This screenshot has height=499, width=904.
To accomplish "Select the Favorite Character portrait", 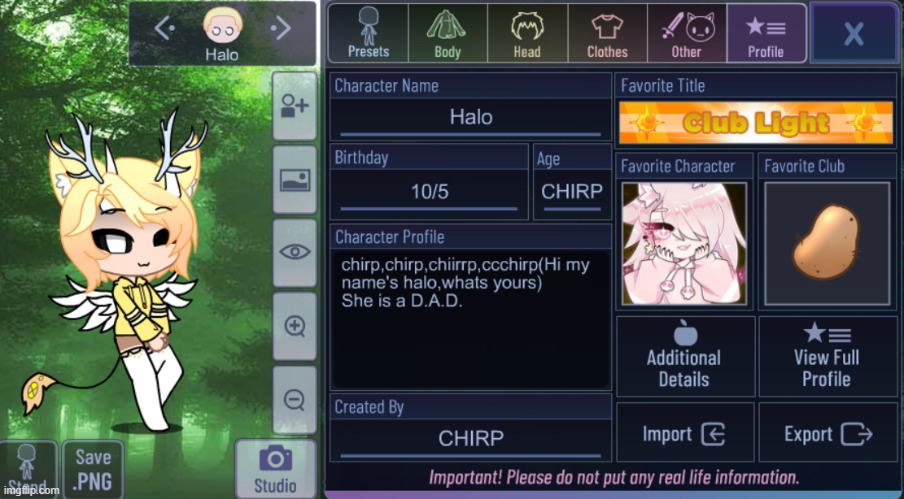I will point(684,243).
